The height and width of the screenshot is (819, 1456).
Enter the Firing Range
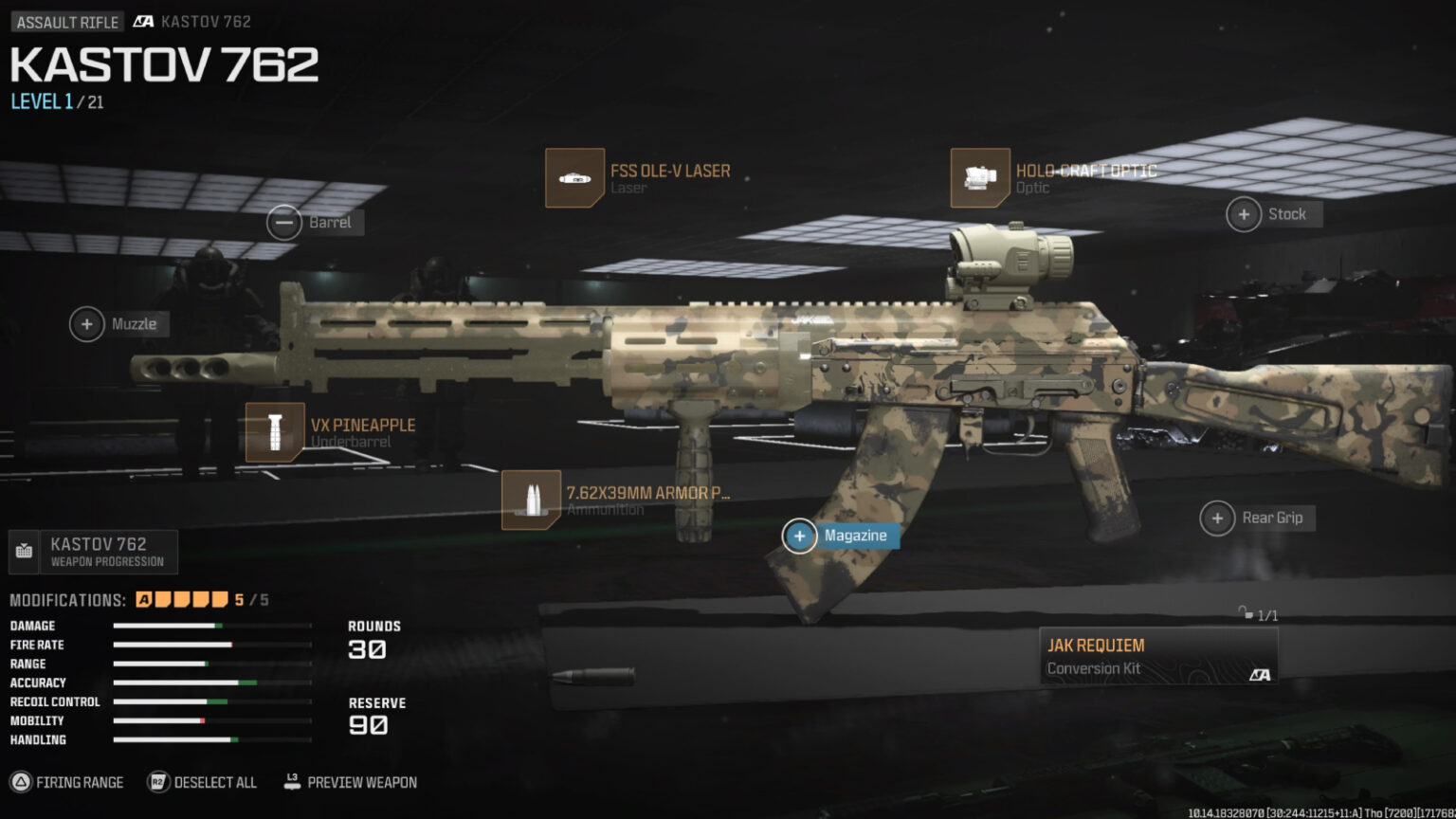pos(67,782)
